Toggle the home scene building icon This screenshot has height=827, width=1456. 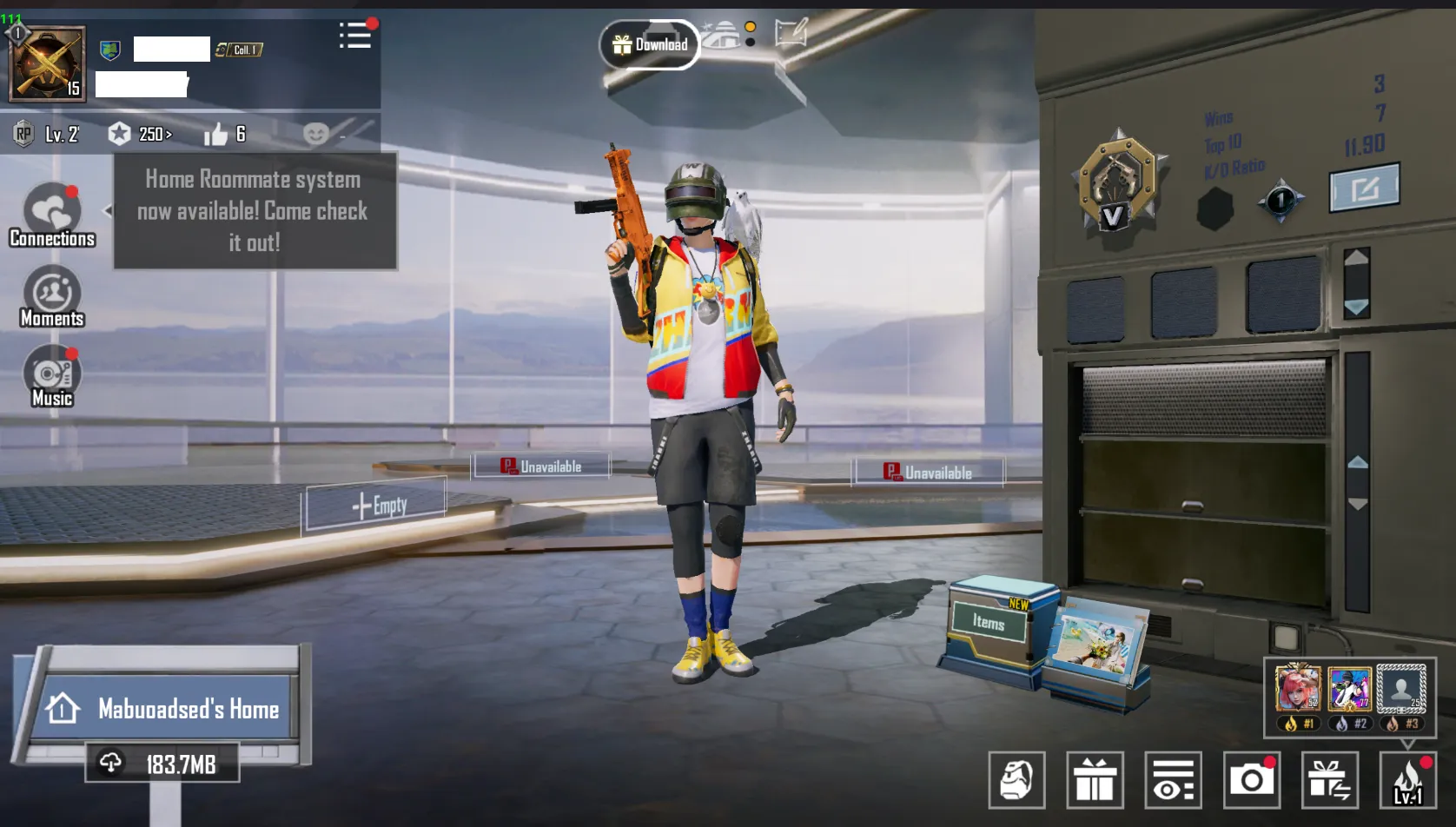[722, 36]
